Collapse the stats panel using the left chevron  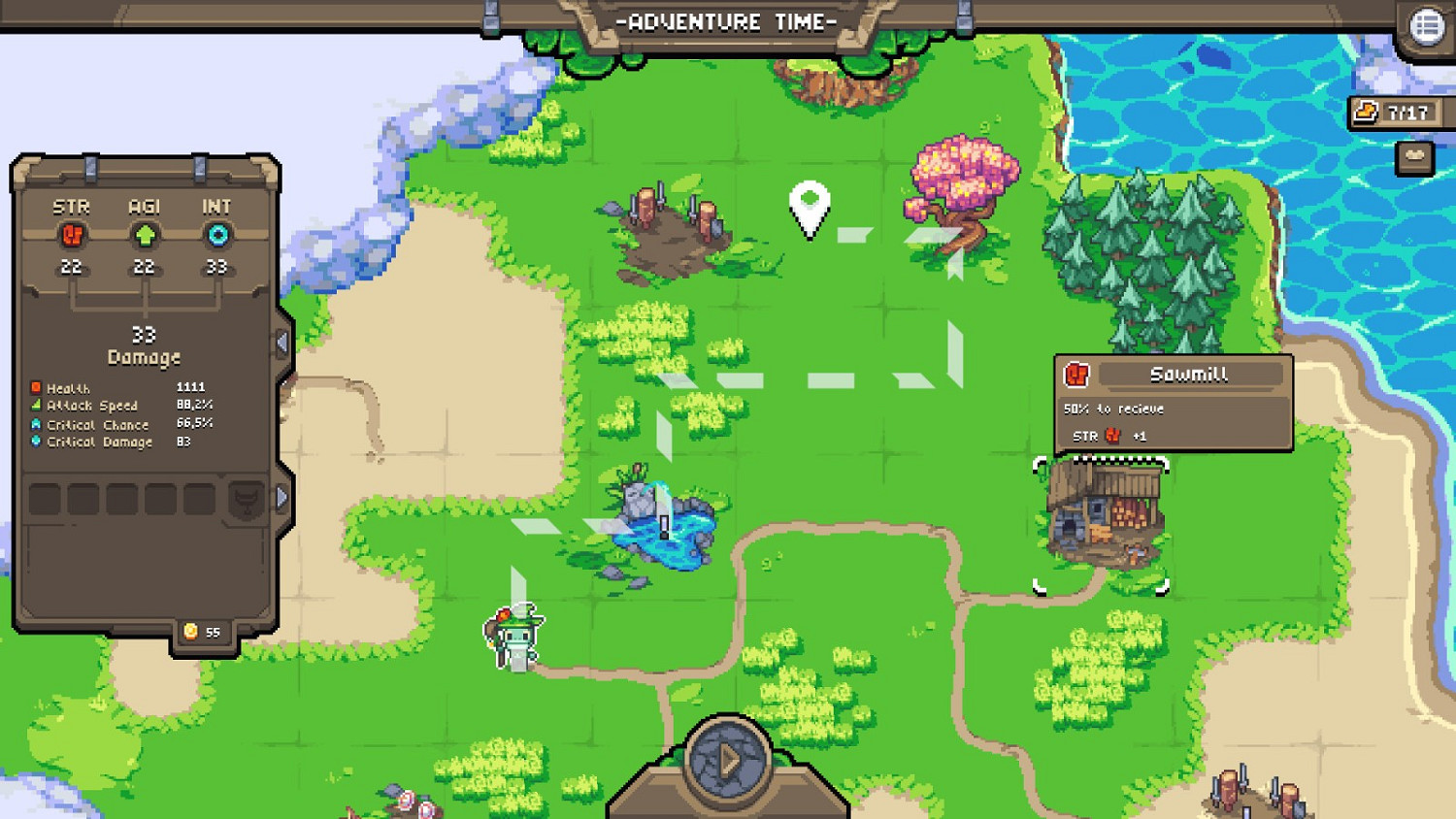[282, 342]
